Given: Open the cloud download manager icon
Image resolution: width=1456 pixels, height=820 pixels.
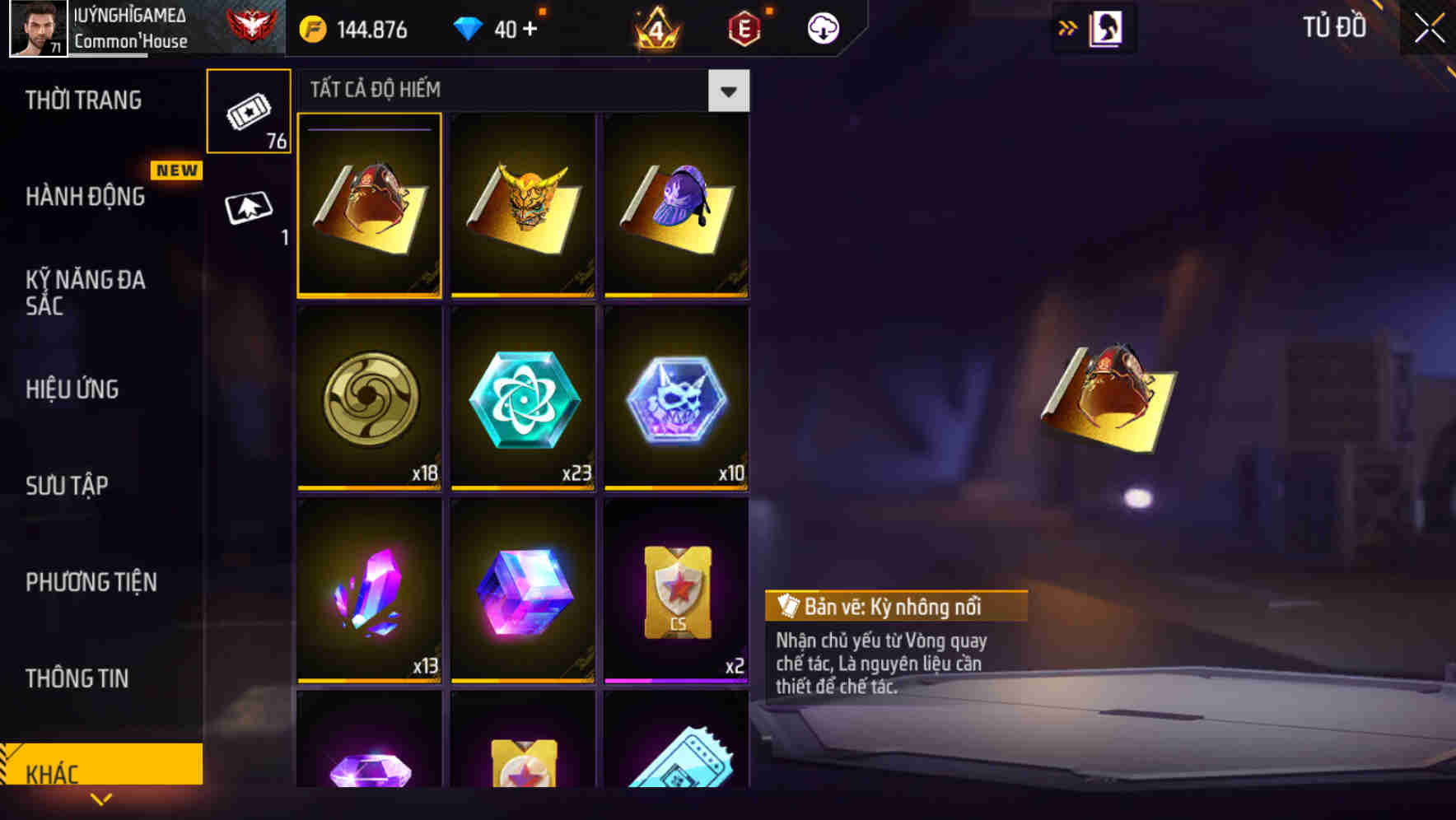Looking at the screenshot, I should [823, 27].
